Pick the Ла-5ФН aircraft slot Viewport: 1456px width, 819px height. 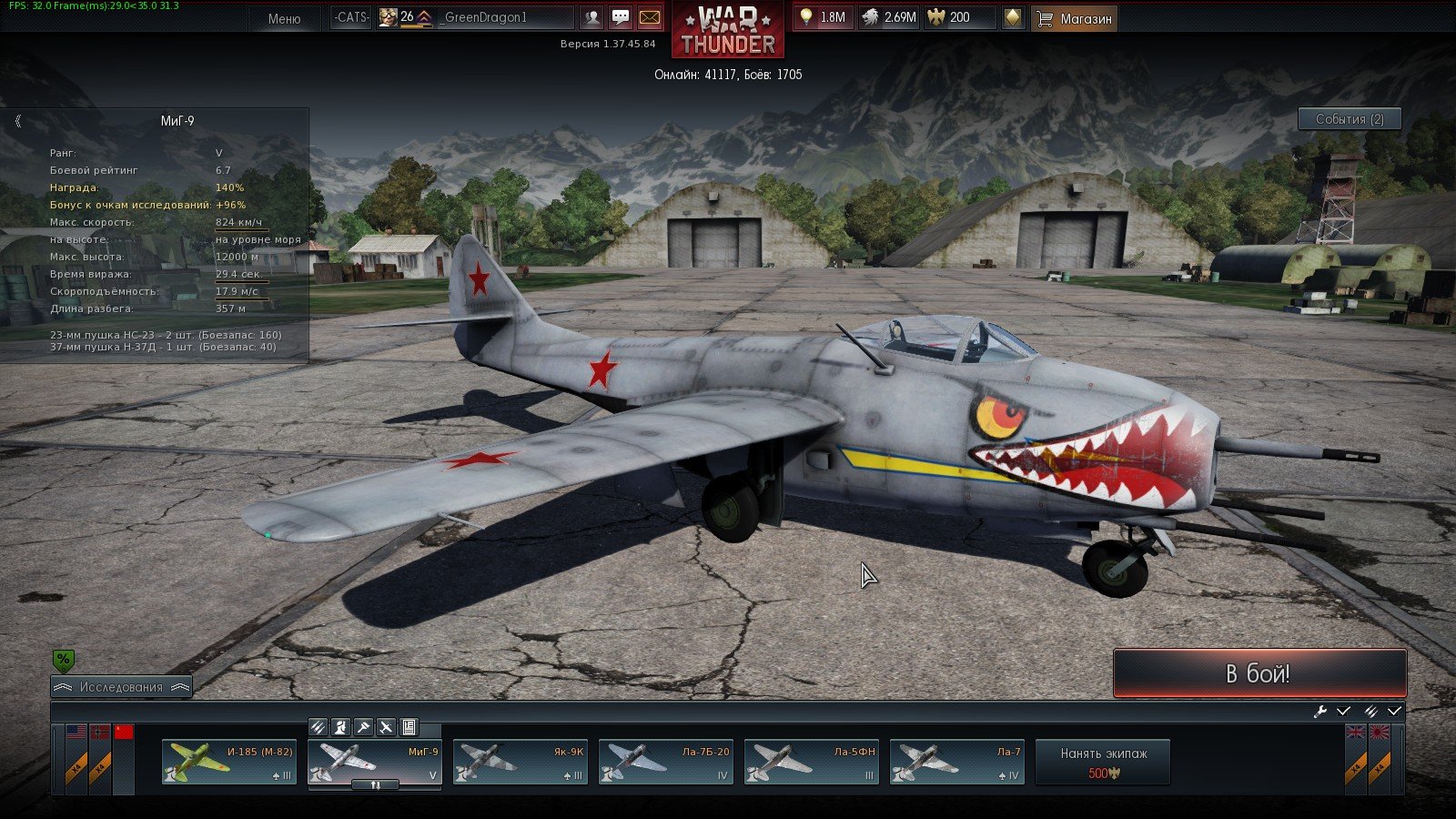point(812,762)
